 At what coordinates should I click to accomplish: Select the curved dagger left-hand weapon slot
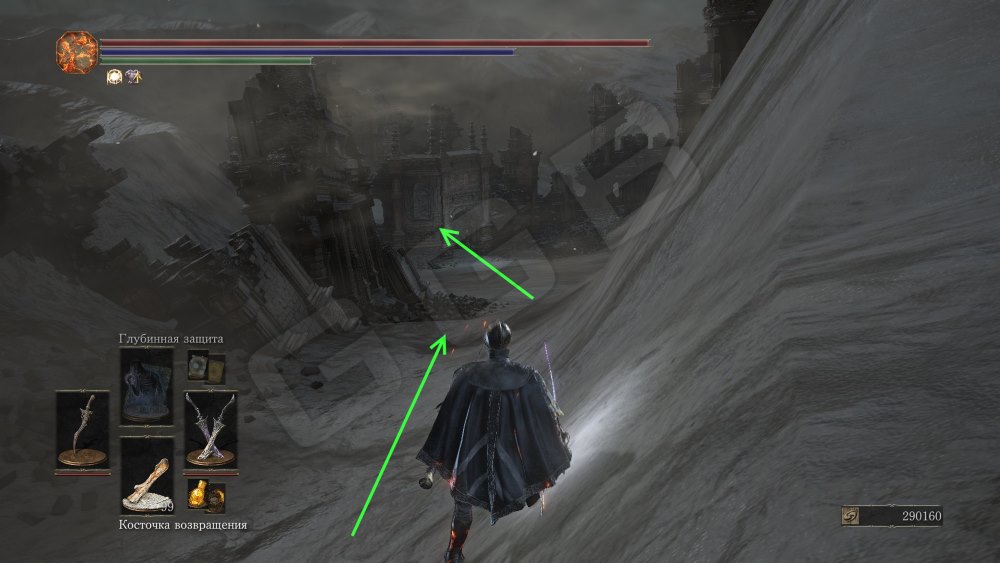[82, 428]
